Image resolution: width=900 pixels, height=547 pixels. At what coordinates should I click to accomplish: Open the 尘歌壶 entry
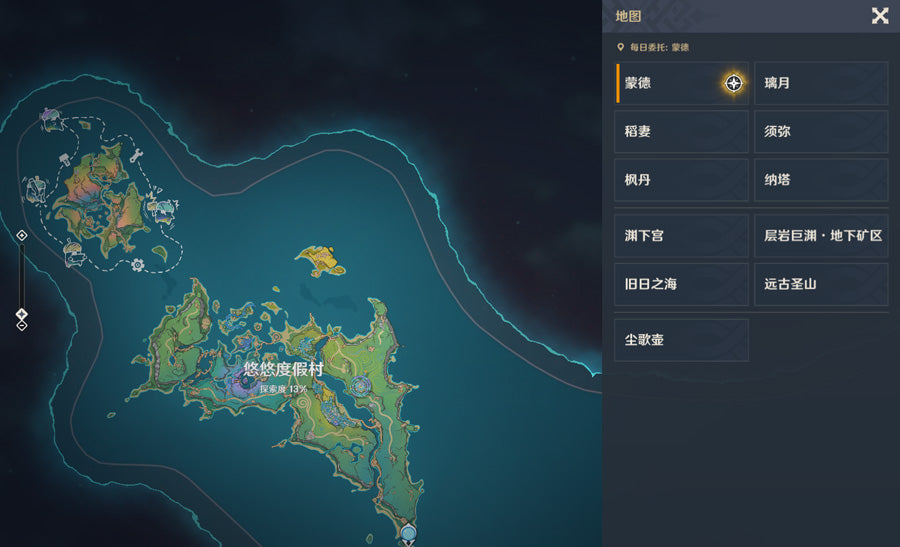pyautogui.click(x=681, y=340)
